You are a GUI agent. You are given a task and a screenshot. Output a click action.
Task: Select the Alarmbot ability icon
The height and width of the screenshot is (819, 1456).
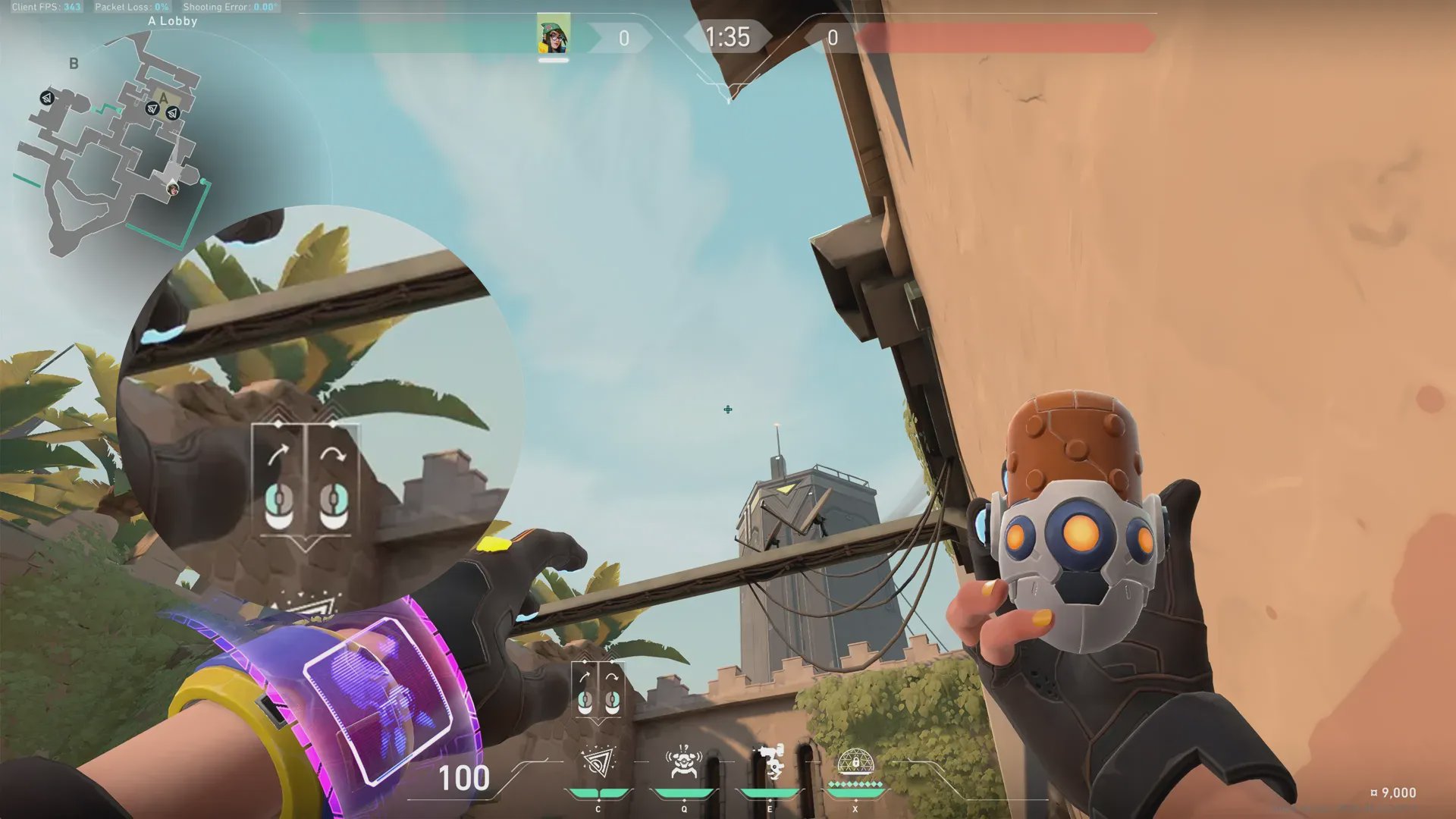pos(684,763)
